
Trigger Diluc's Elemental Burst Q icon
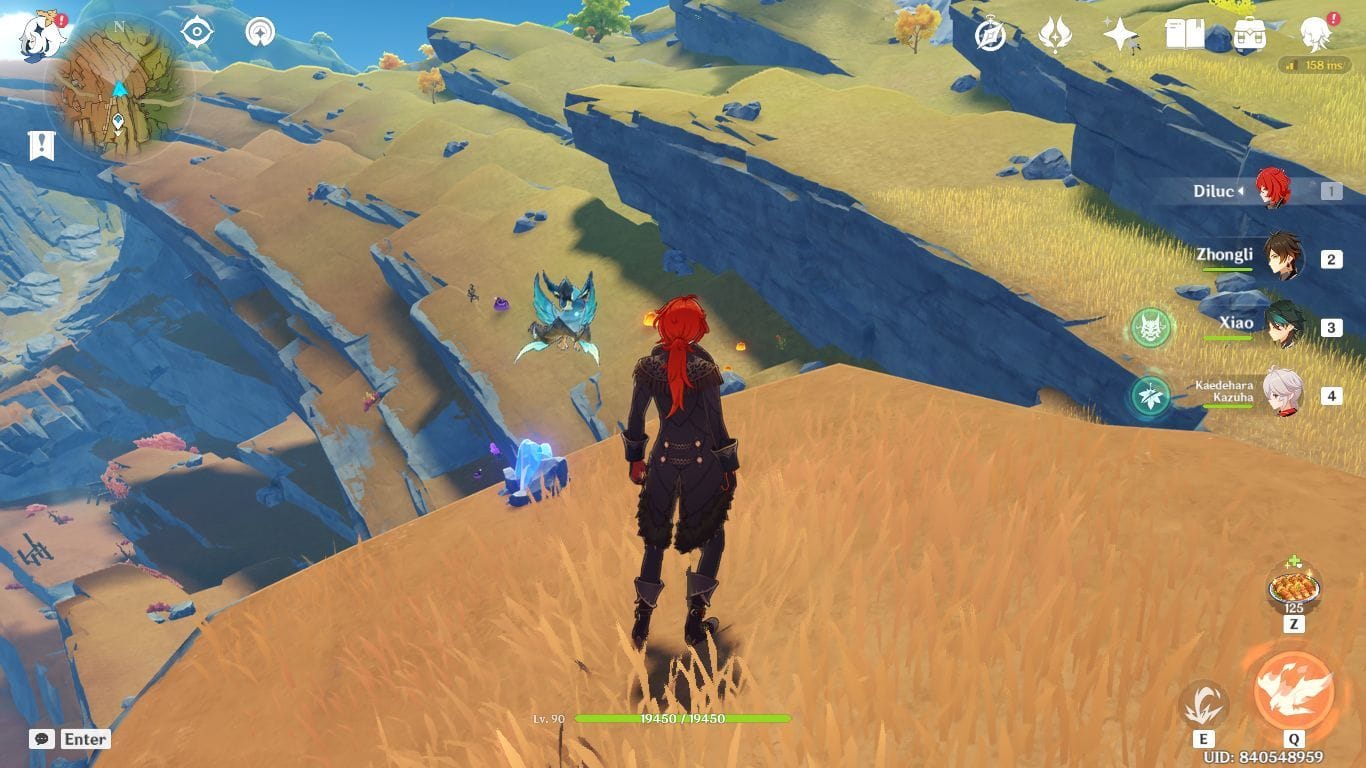click(x=1293, y=688)
